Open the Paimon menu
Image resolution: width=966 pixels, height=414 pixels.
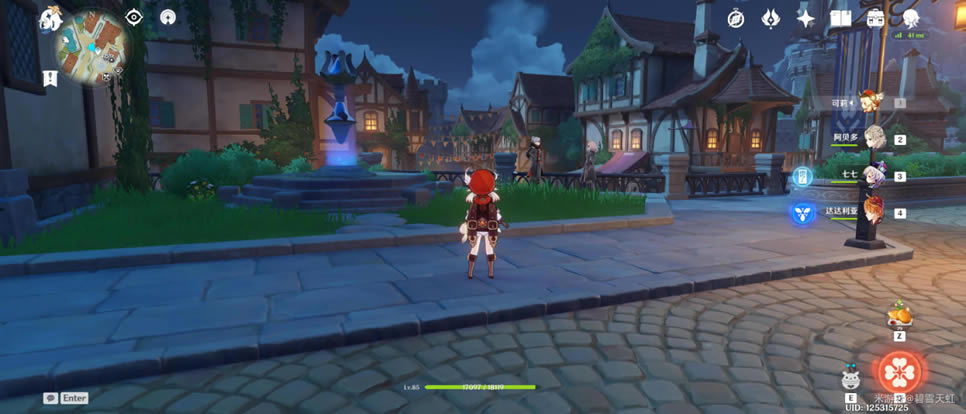(x=50, y=18)
